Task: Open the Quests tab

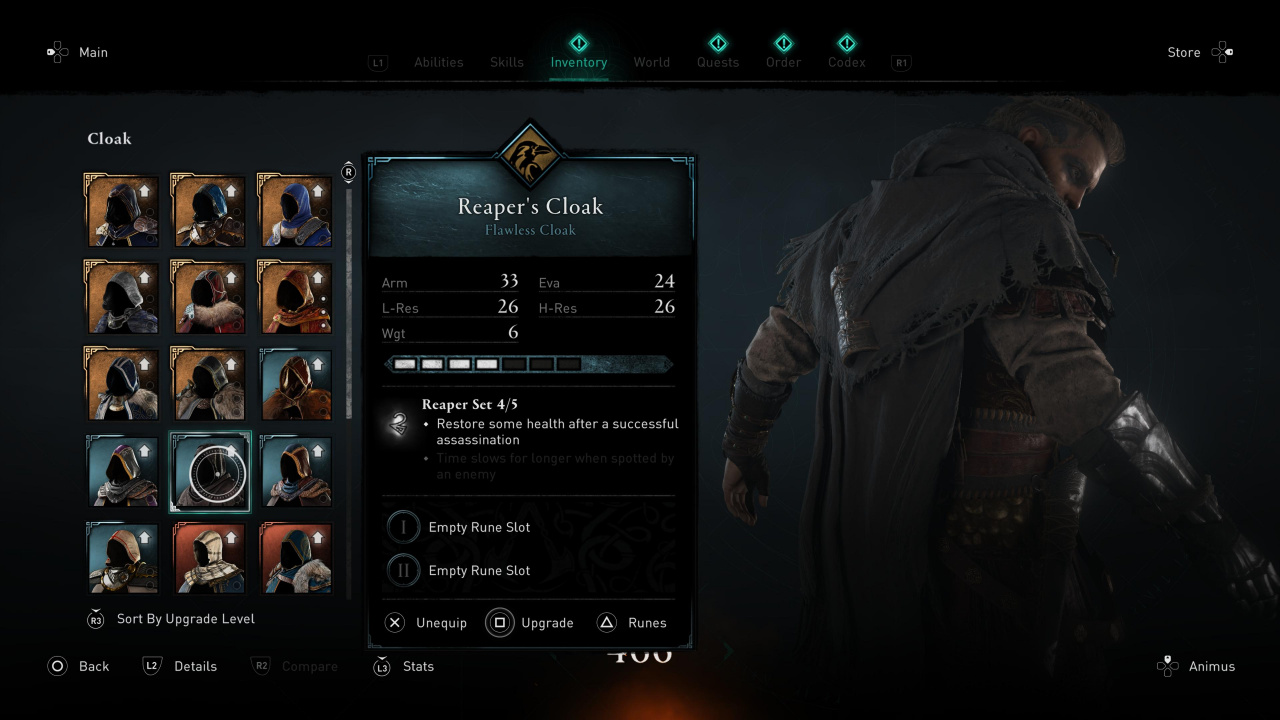Action: click(717, 62)
